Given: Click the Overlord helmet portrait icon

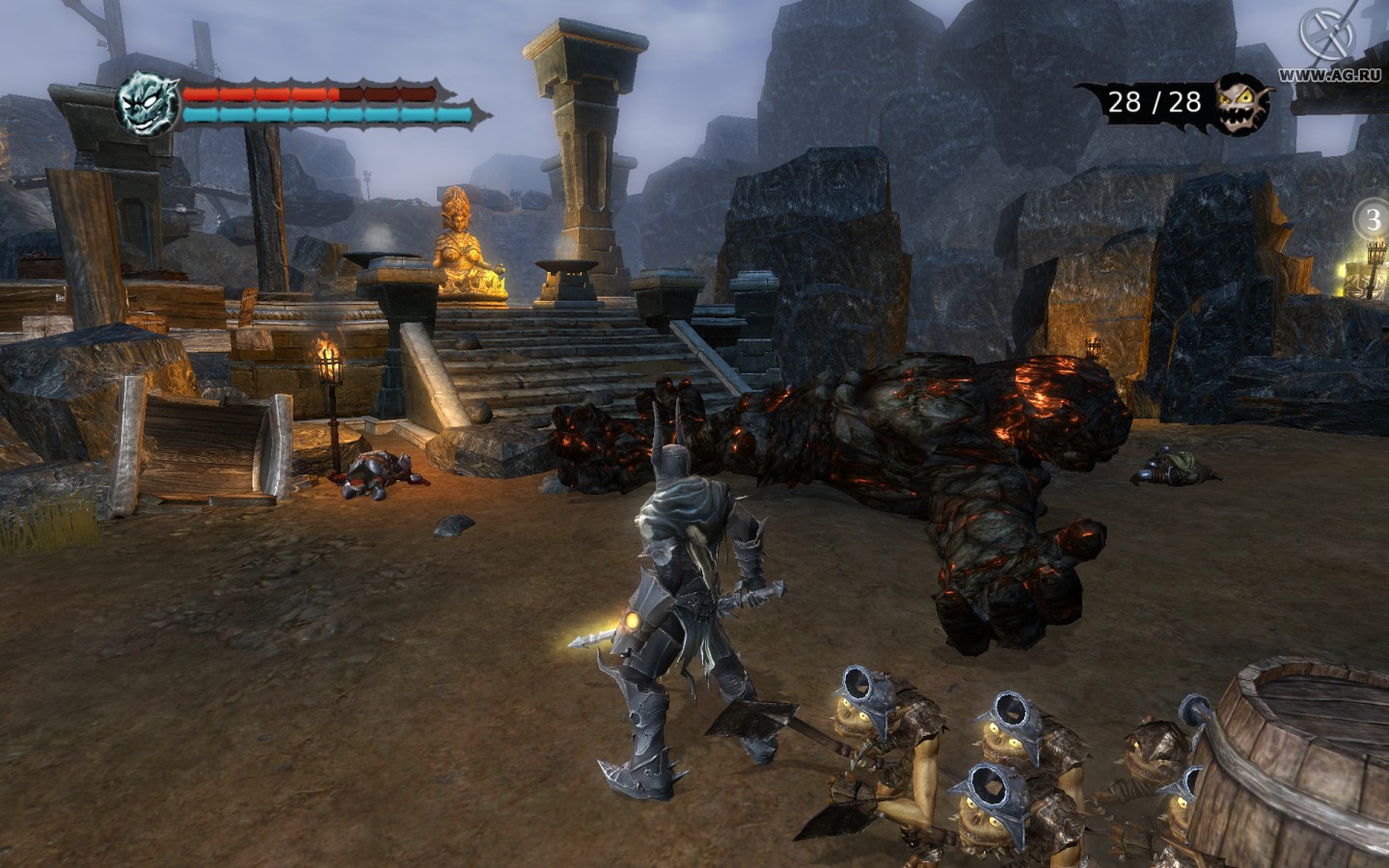Looking at the screenshot, I should 146,104.
